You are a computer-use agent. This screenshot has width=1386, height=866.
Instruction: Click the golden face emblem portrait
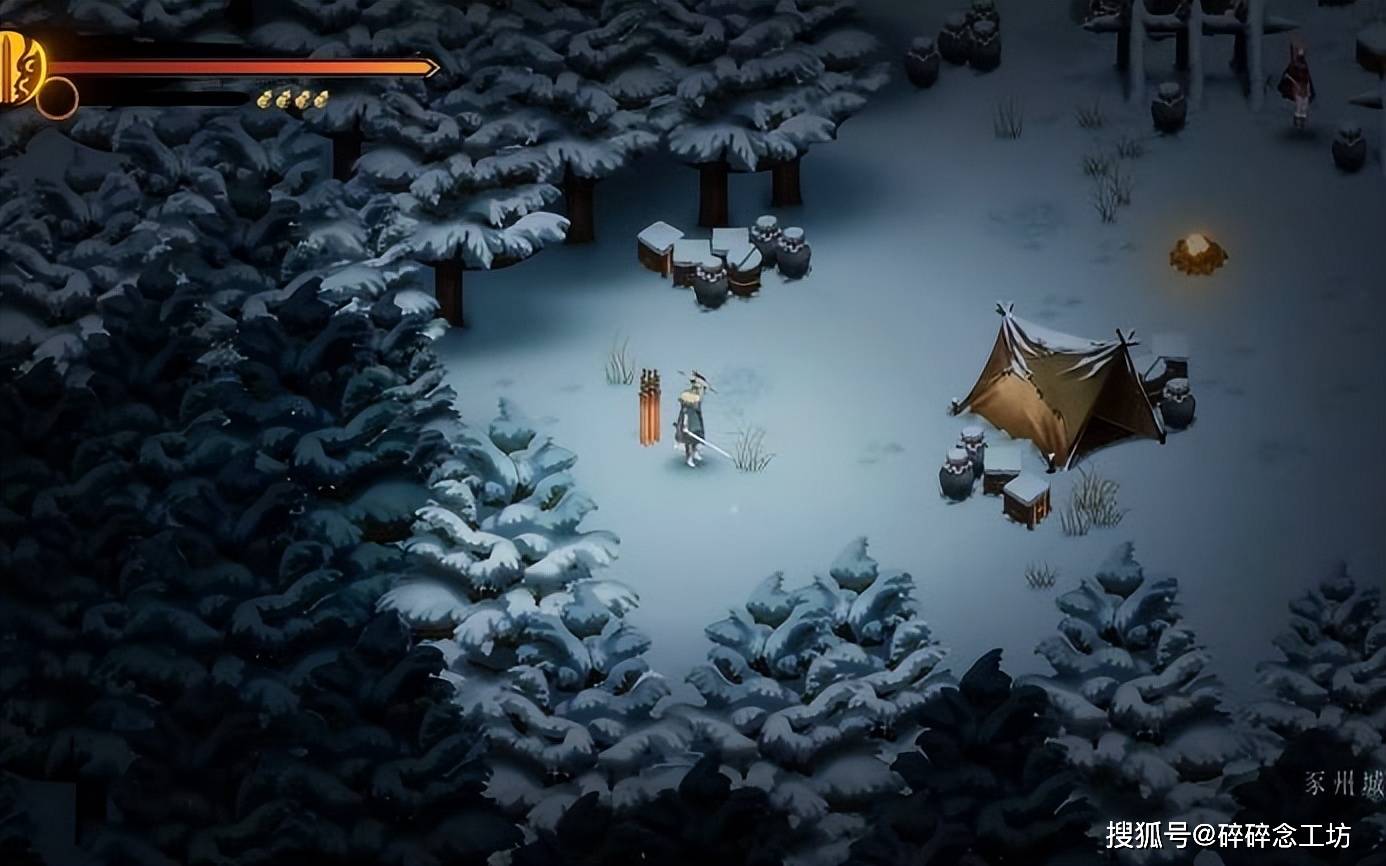pos(21,67)
